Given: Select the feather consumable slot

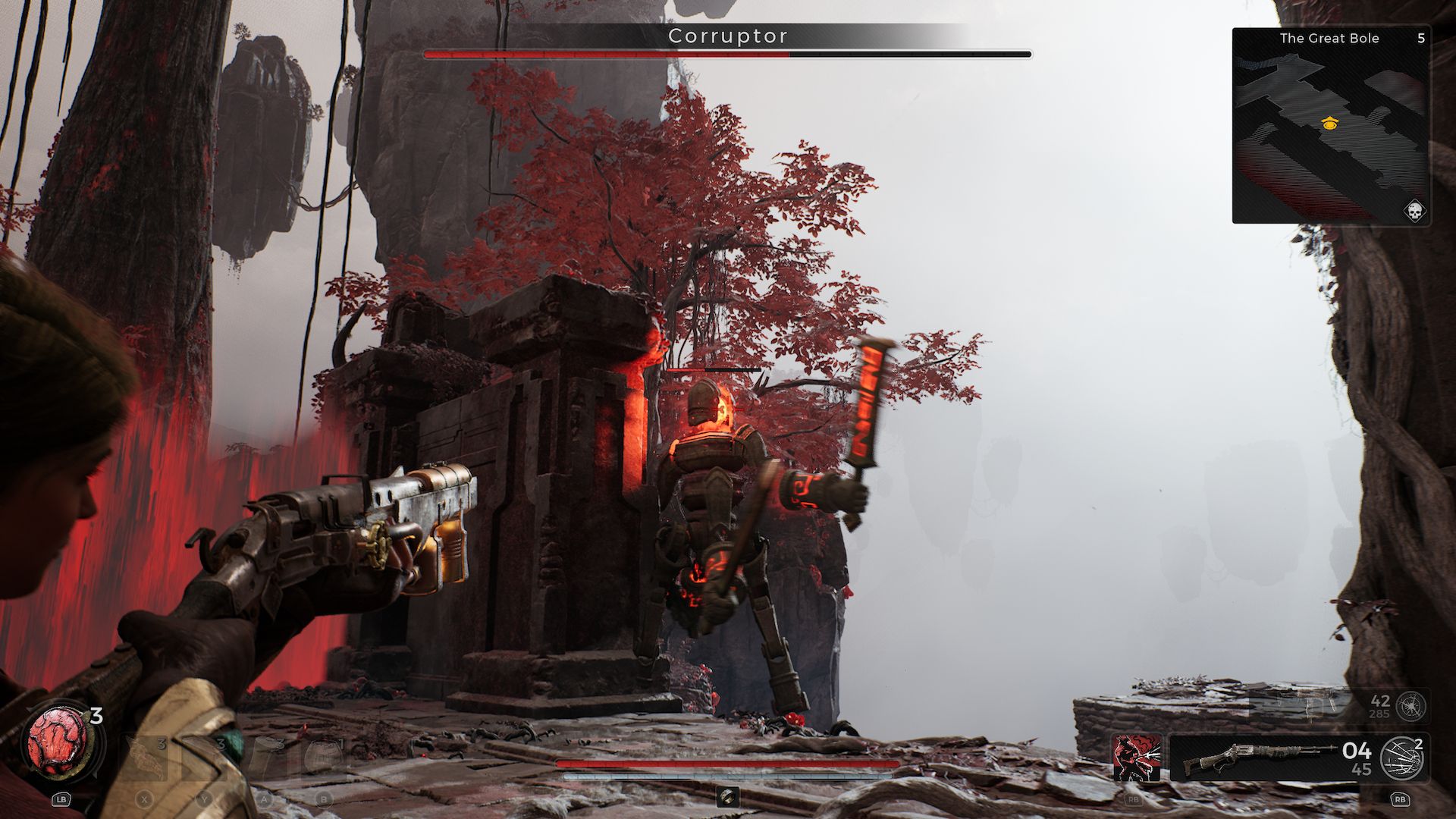Looking at the screenshot, I should (144, 758).
